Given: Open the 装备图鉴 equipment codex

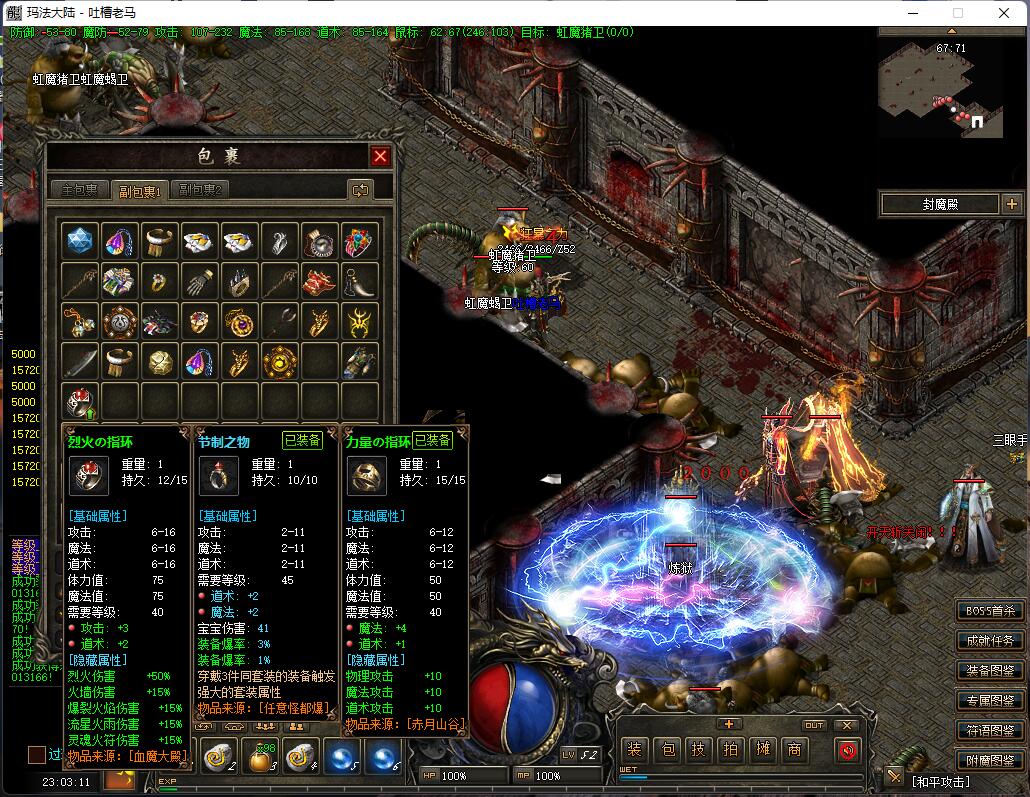Looking at the screenshot, I should pos(990,671).
